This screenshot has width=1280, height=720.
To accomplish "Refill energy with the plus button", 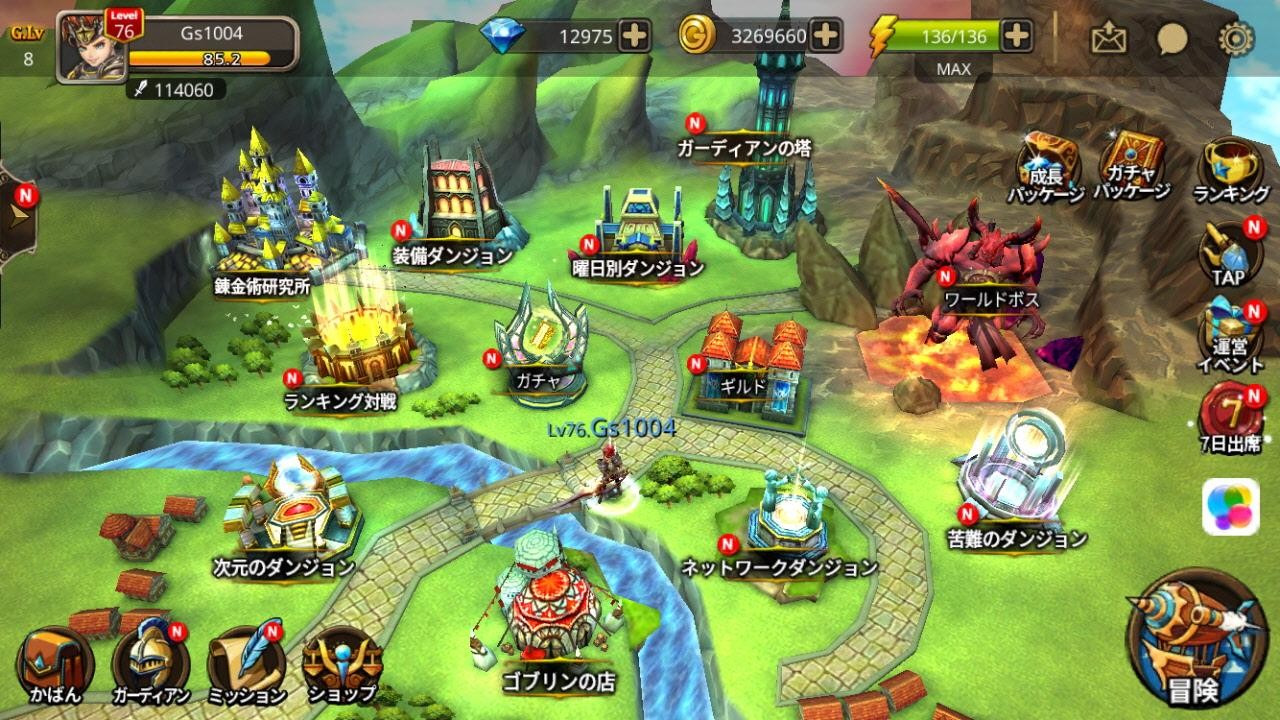I will point(1016,36).
